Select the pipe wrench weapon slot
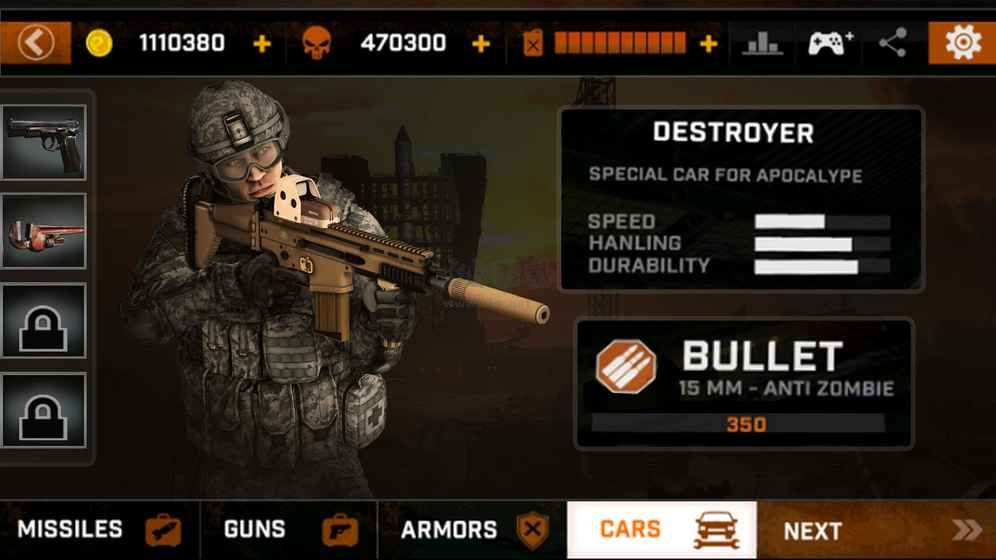The height and width of the screenshot is (560, 996). (x=45, y=232)
